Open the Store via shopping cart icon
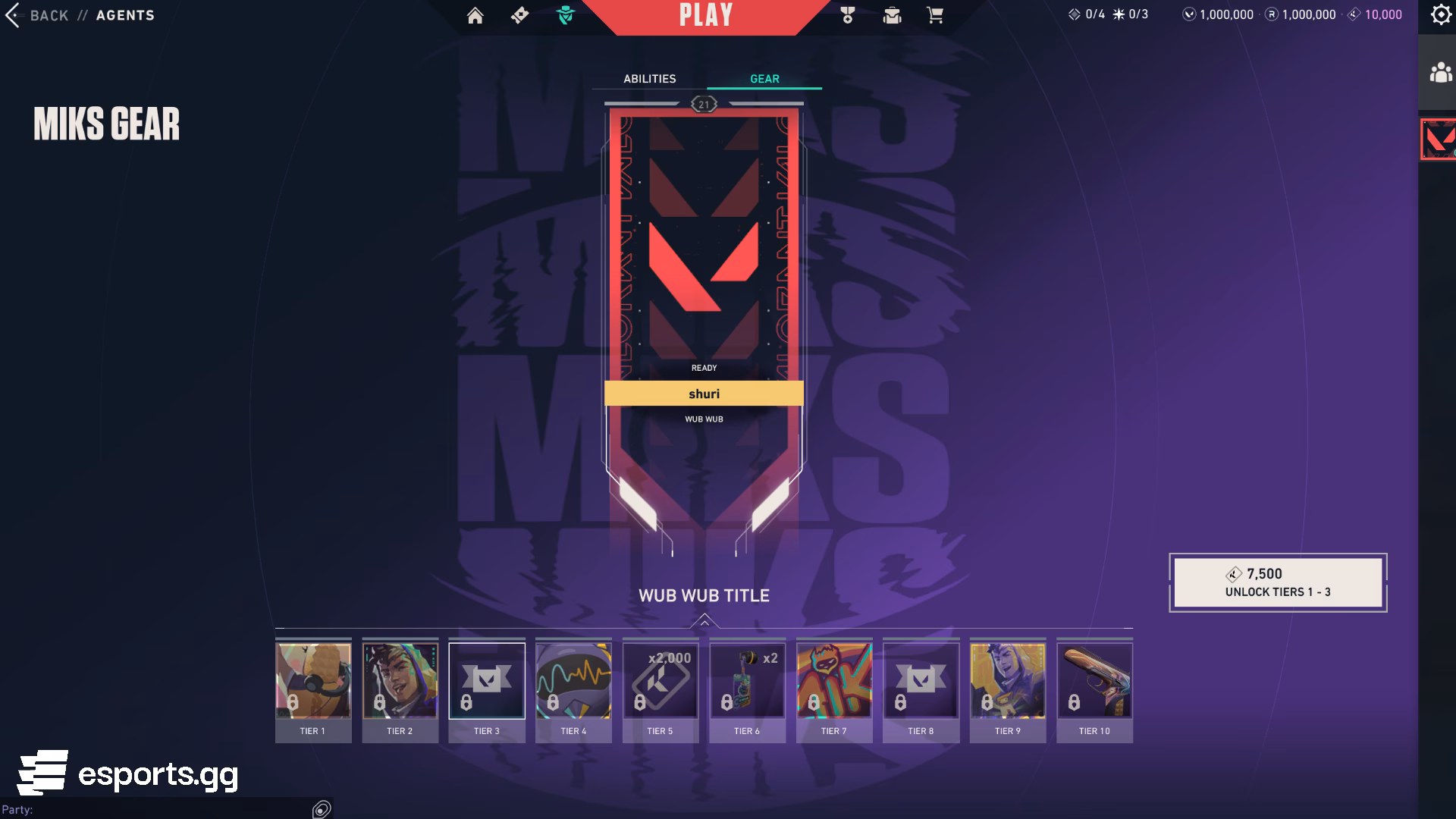 [x=936, y=14]
